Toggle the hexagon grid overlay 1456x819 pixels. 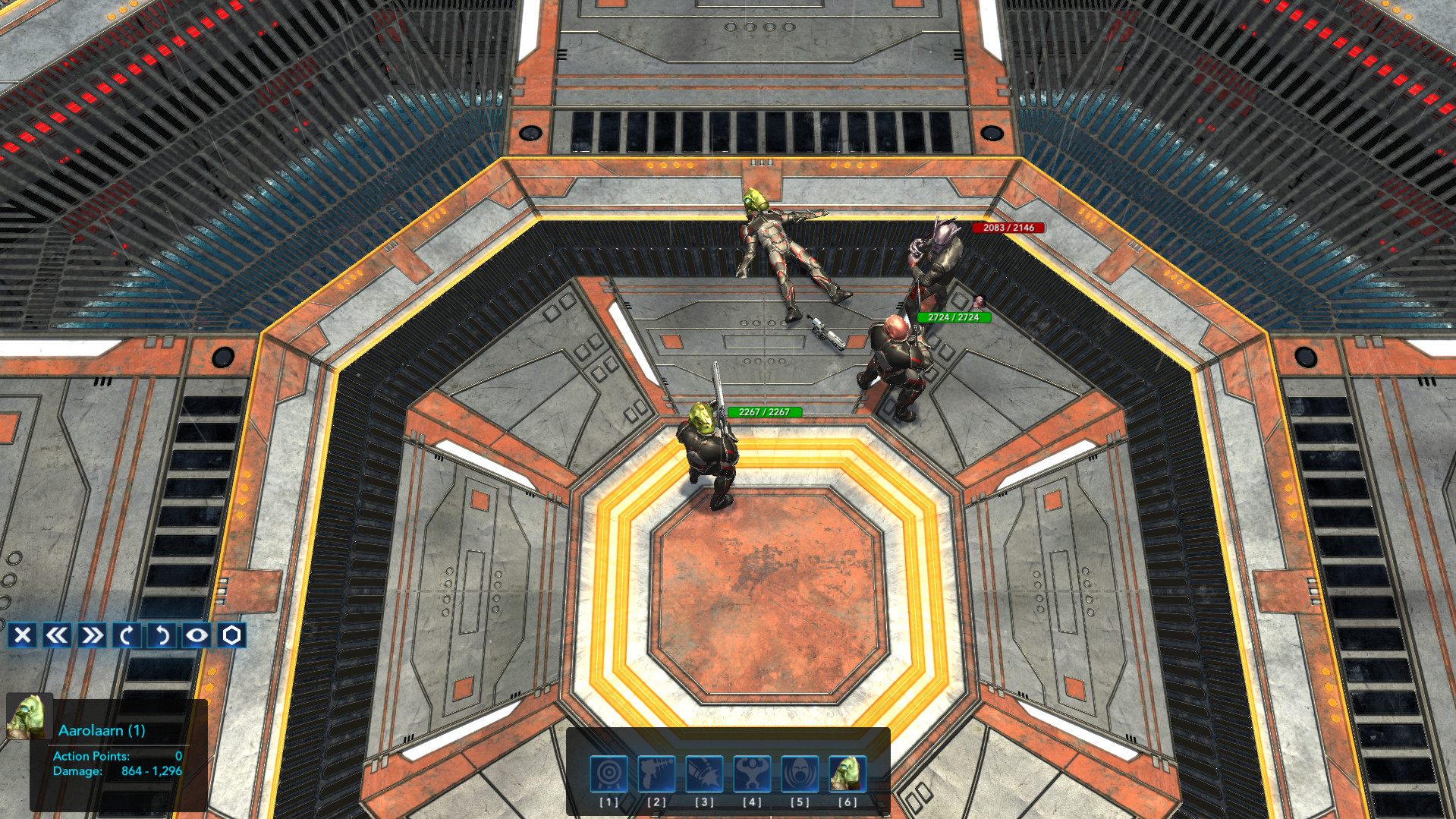tap(232, 635)
